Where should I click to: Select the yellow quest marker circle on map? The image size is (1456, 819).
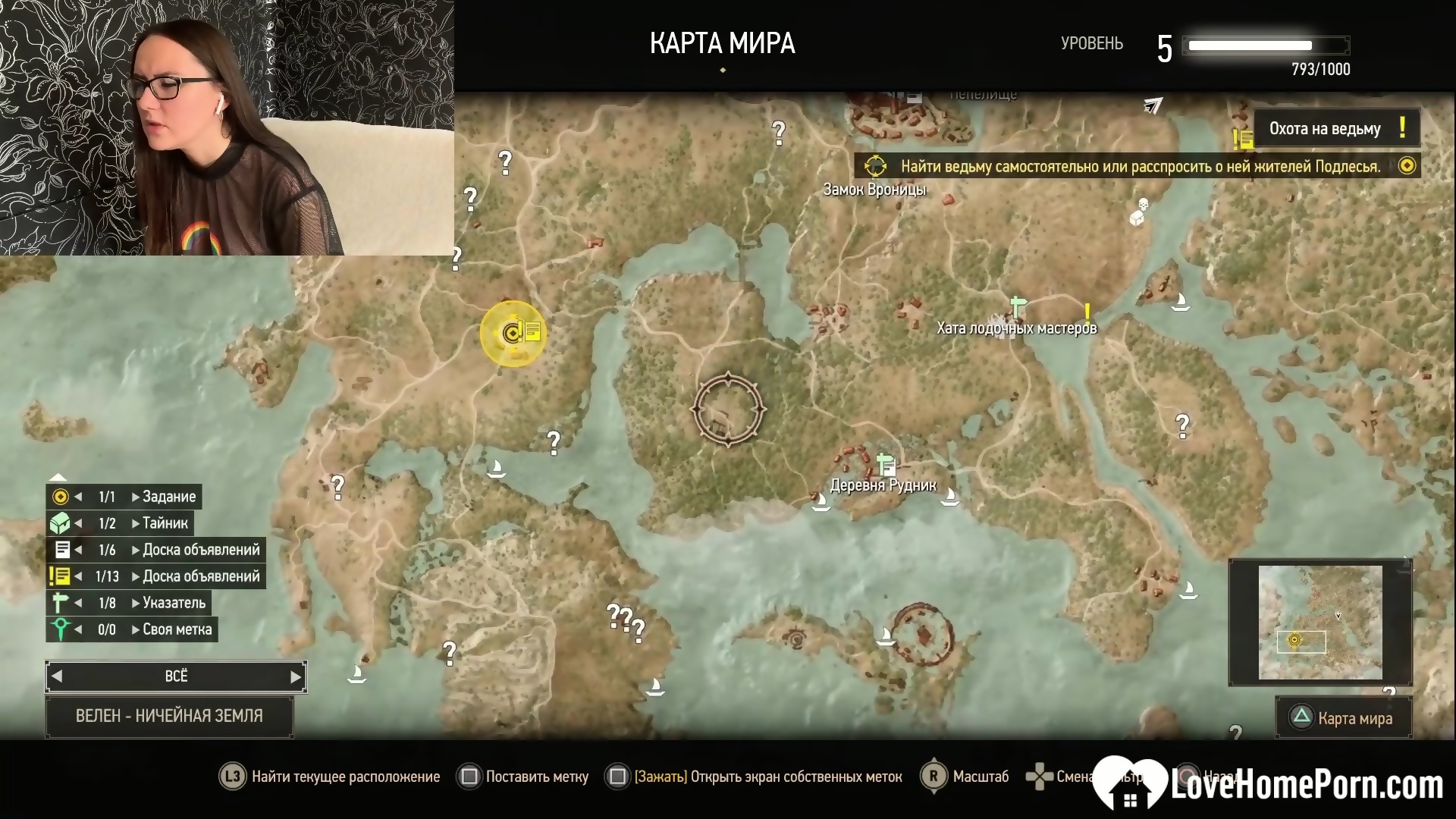[513, 333]
